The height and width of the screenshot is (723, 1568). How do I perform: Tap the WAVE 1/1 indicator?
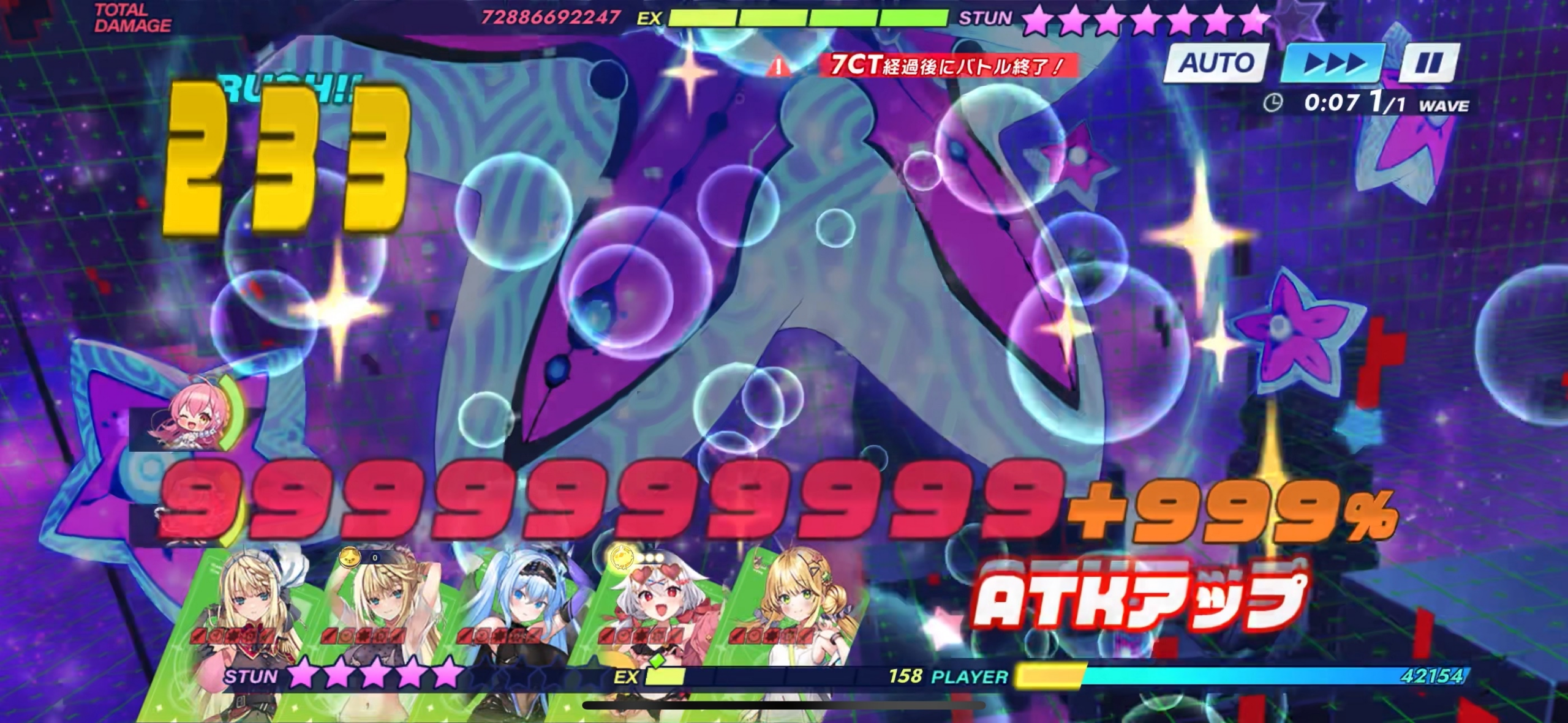point(1427,104)
